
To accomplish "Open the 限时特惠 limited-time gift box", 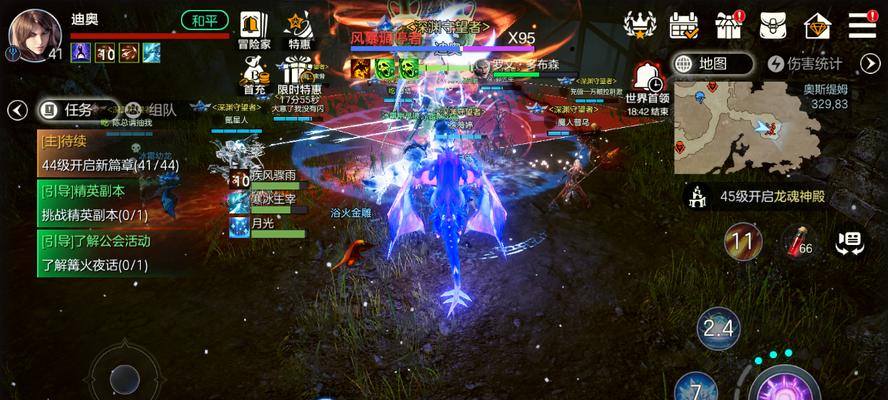I will (295, 75).
